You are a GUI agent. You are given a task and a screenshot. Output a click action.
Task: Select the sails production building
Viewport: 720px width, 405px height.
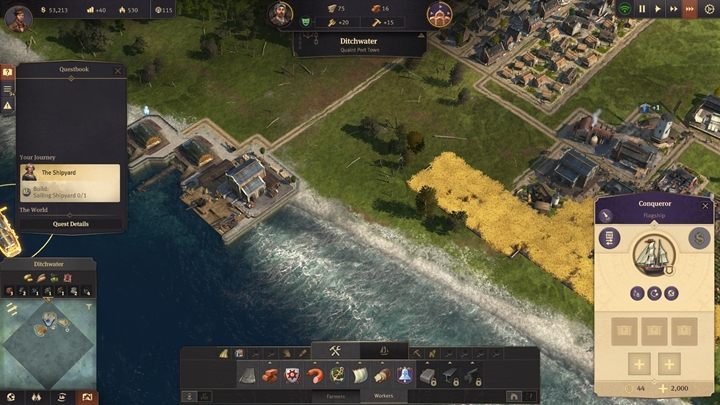point(359,375)
